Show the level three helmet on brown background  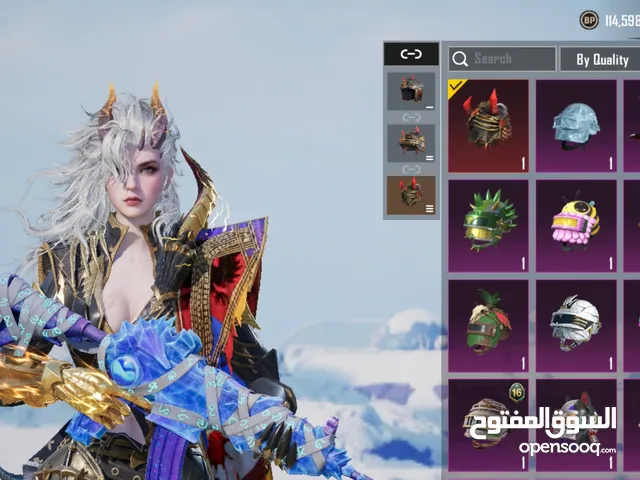[411, 195]
